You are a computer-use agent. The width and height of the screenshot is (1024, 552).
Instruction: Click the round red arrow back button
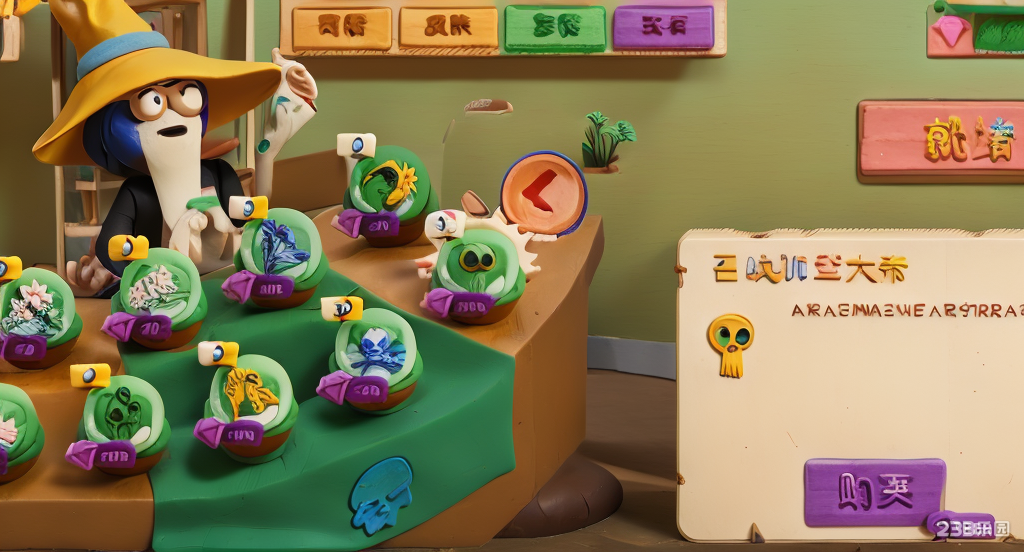543,192
